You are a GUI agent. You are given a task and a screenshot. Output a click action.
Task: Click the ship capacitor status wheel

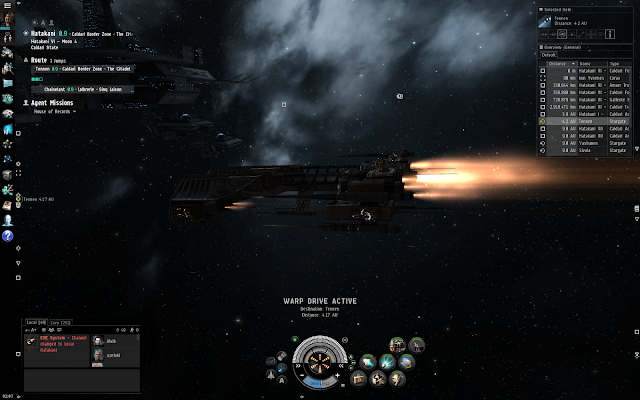click(319, 361)
